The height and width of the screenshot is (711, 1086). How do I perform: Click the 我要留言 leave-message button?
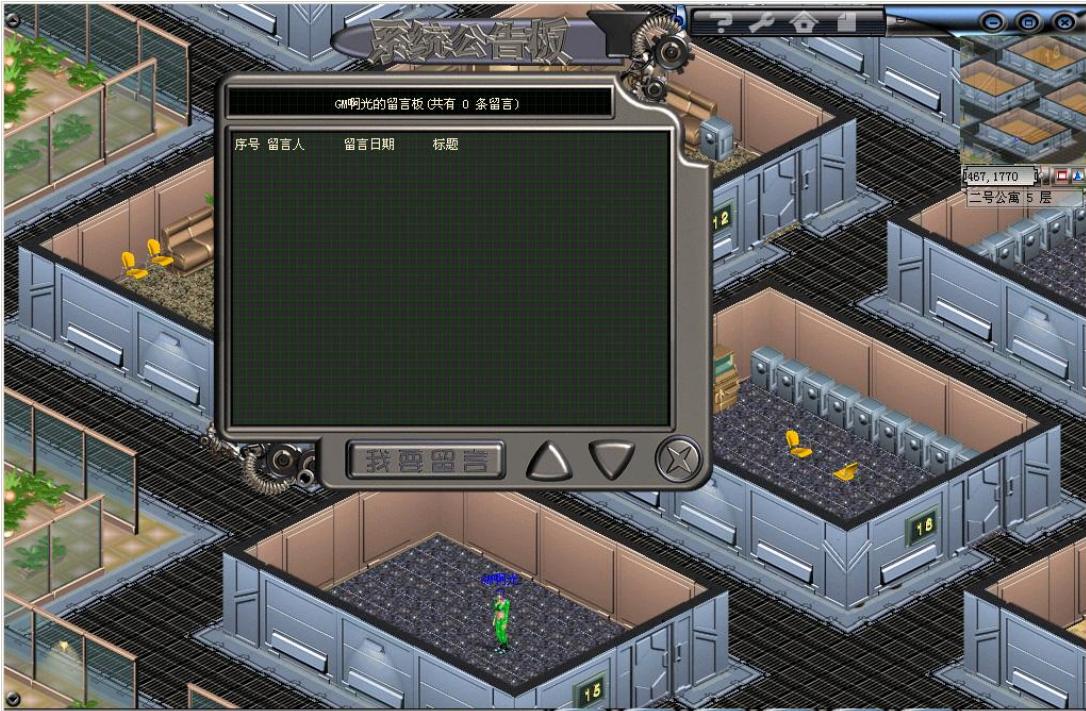[x=426, y=461]
